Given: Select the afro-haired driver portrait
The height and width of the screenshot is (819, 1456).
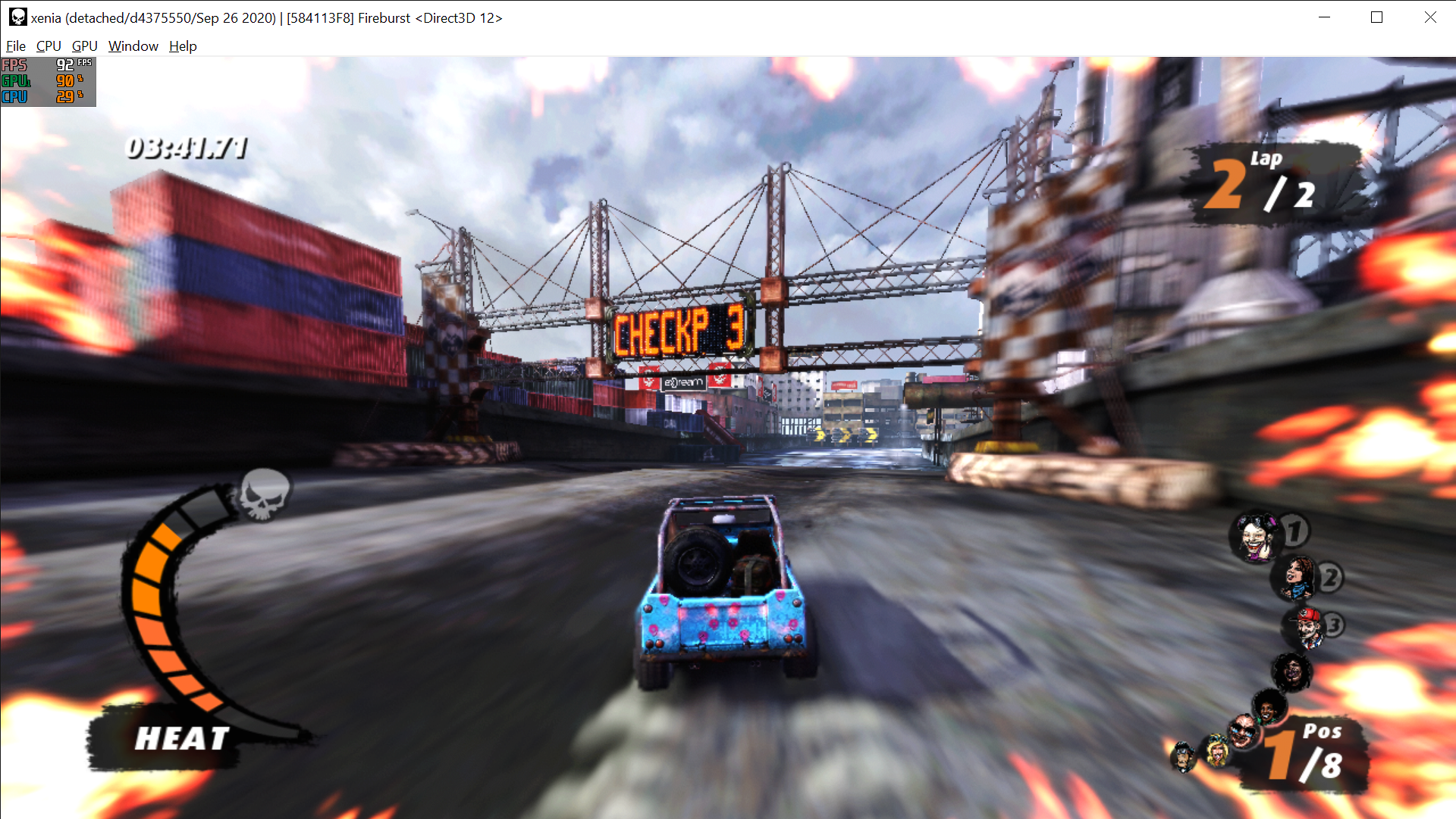Looking at the screenshot, I should [x=1267, y=708].
